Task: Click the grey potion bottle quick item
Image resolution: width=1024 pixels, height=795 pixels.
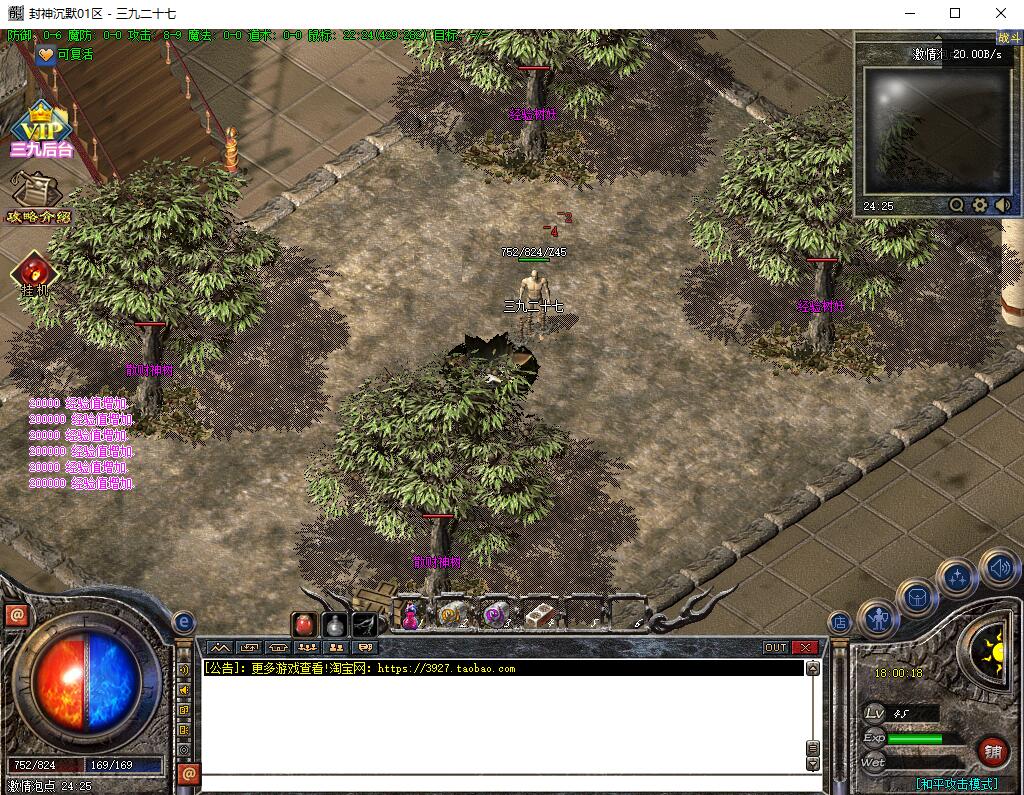Action: tap(335, 625)
